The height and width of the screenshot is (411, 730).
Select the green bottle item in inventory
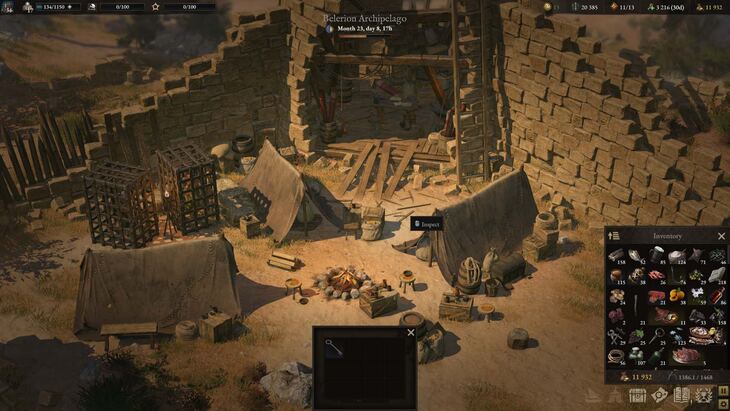coord(656,354)
